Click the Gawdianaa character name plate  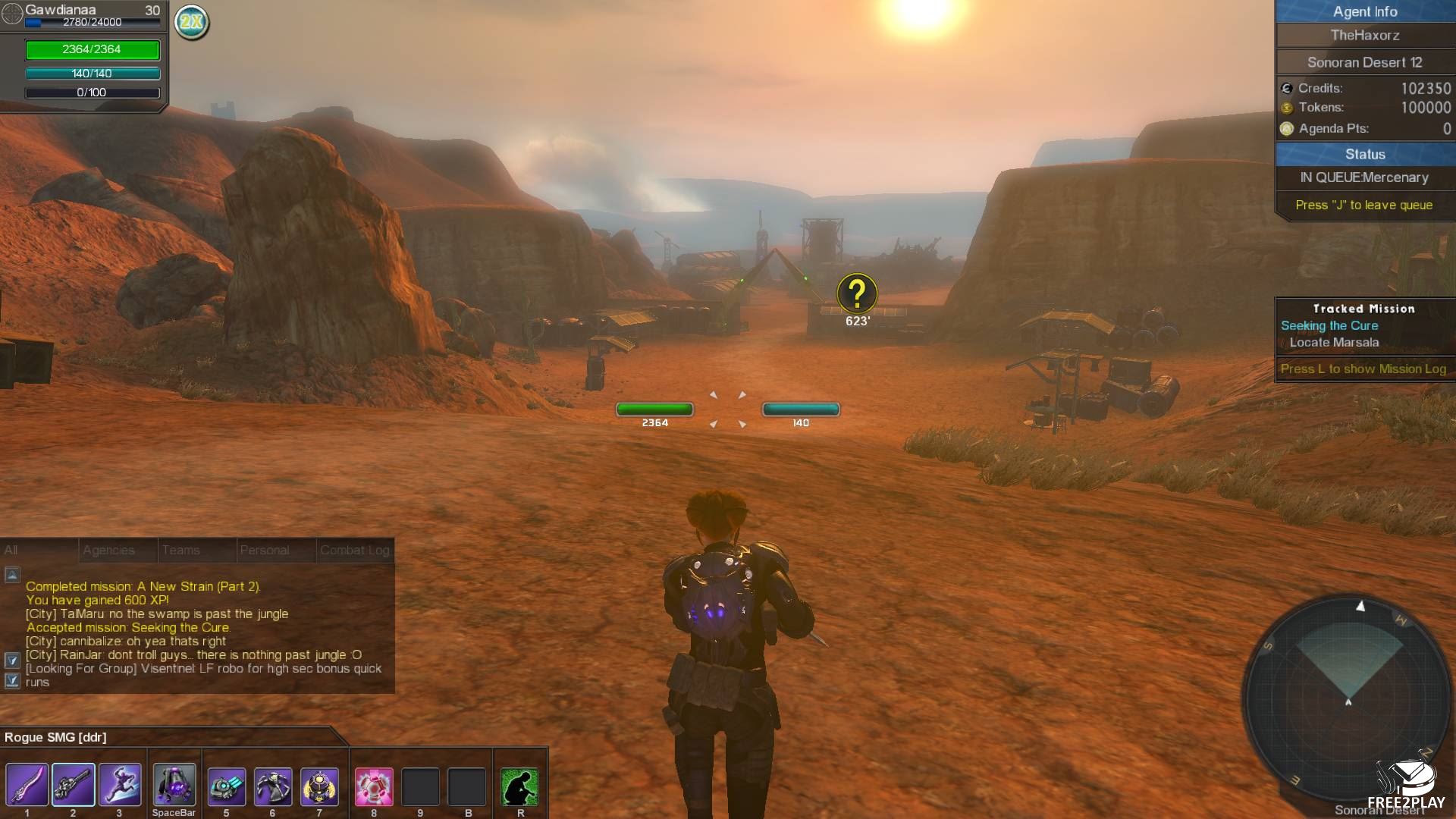tap(61, 10)
